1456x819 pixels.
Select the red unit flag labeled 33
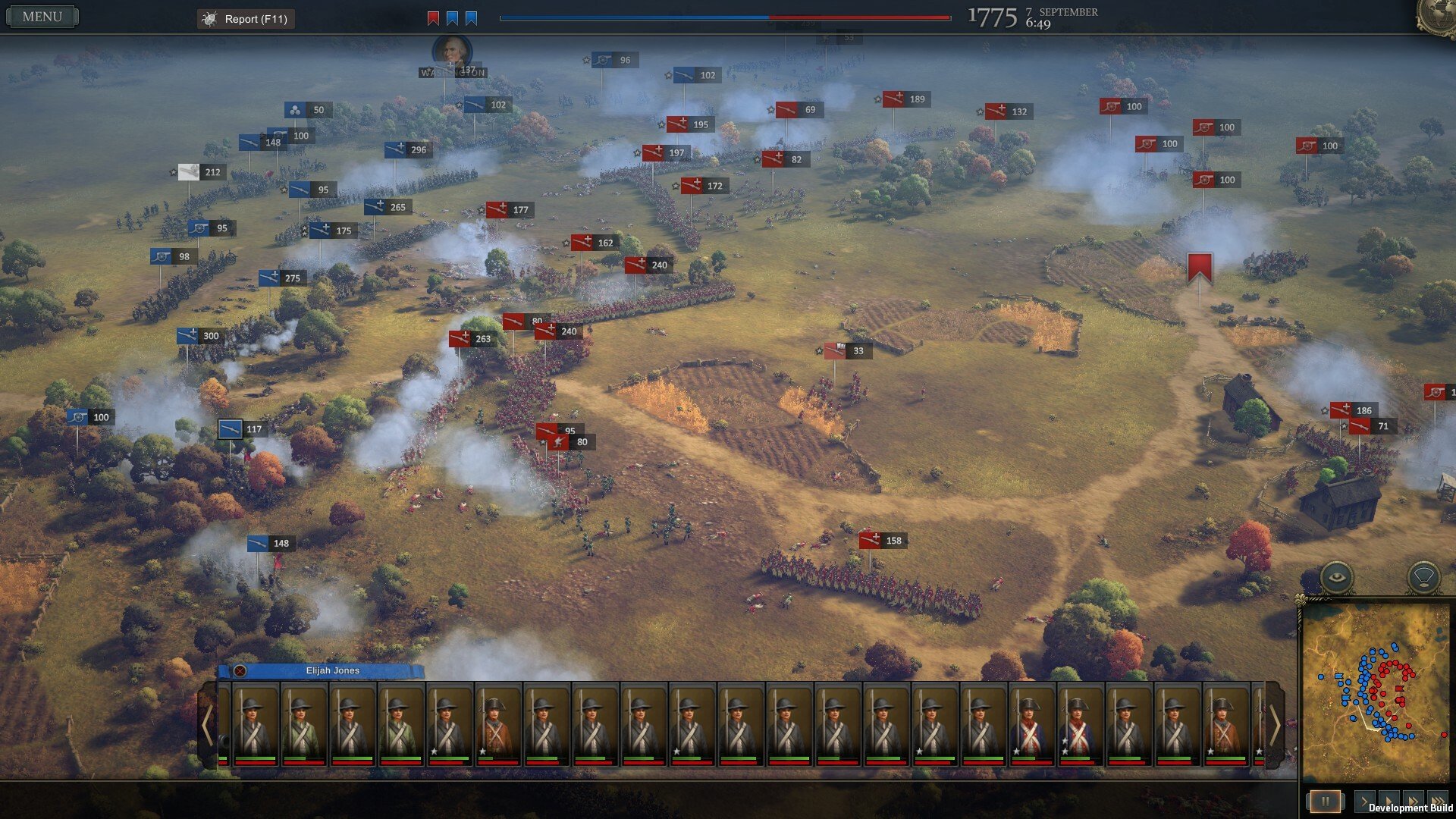click(x=835, y=351)
